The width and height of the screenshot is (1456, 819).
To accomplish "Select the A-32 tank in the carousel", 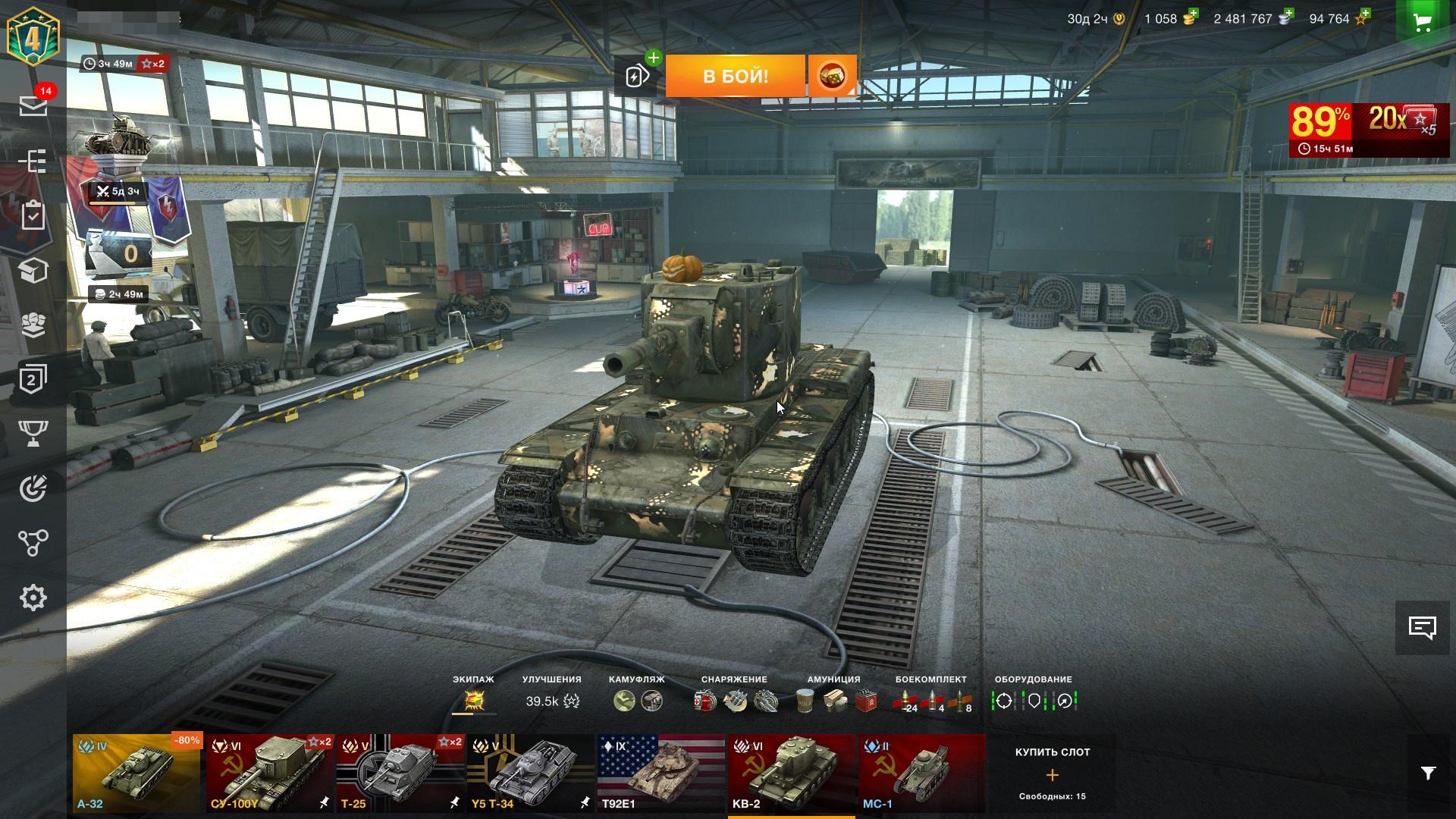I will pyautogui.click(x=136, y=773).
